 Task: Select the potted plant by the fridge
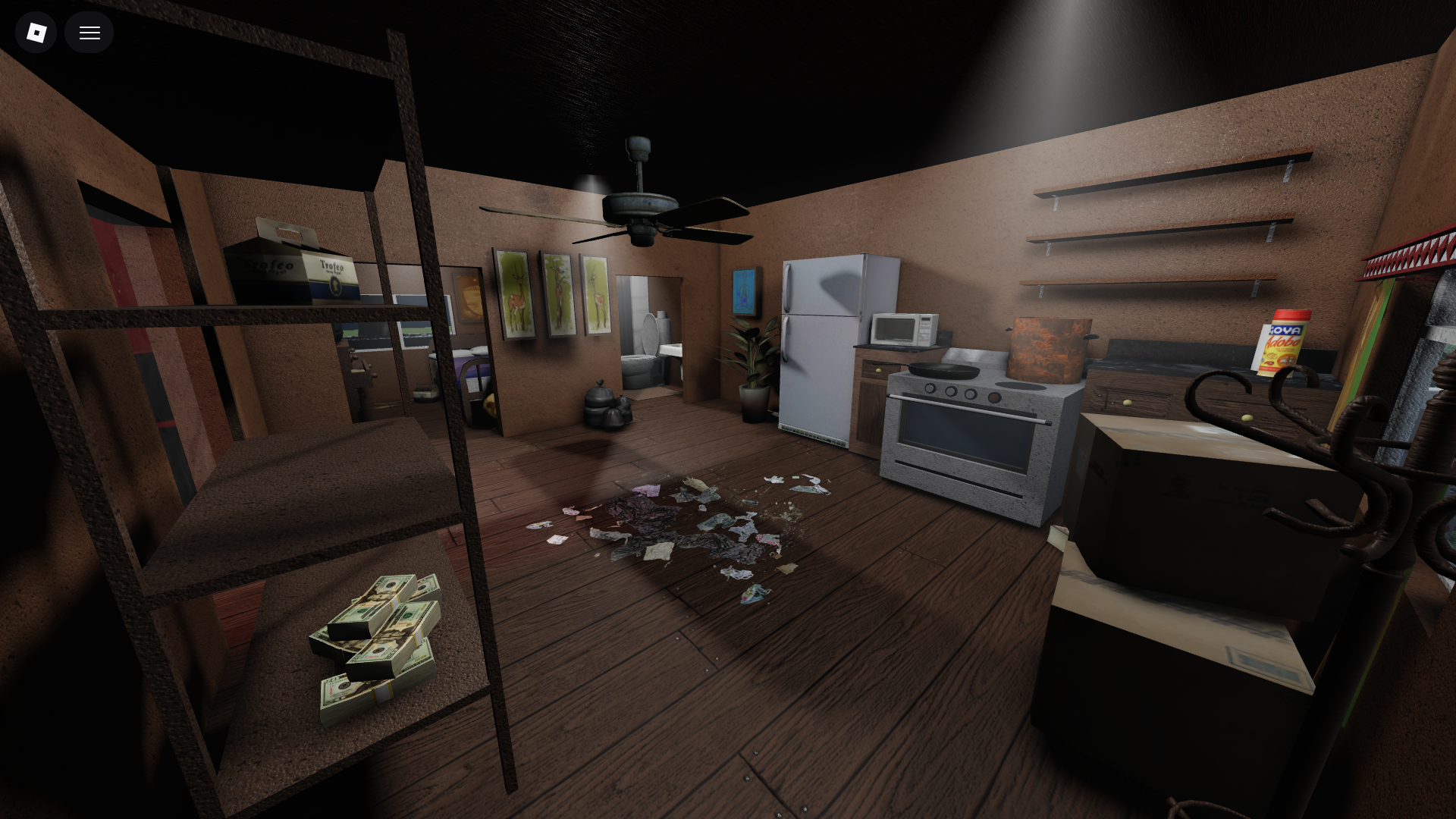752,364
